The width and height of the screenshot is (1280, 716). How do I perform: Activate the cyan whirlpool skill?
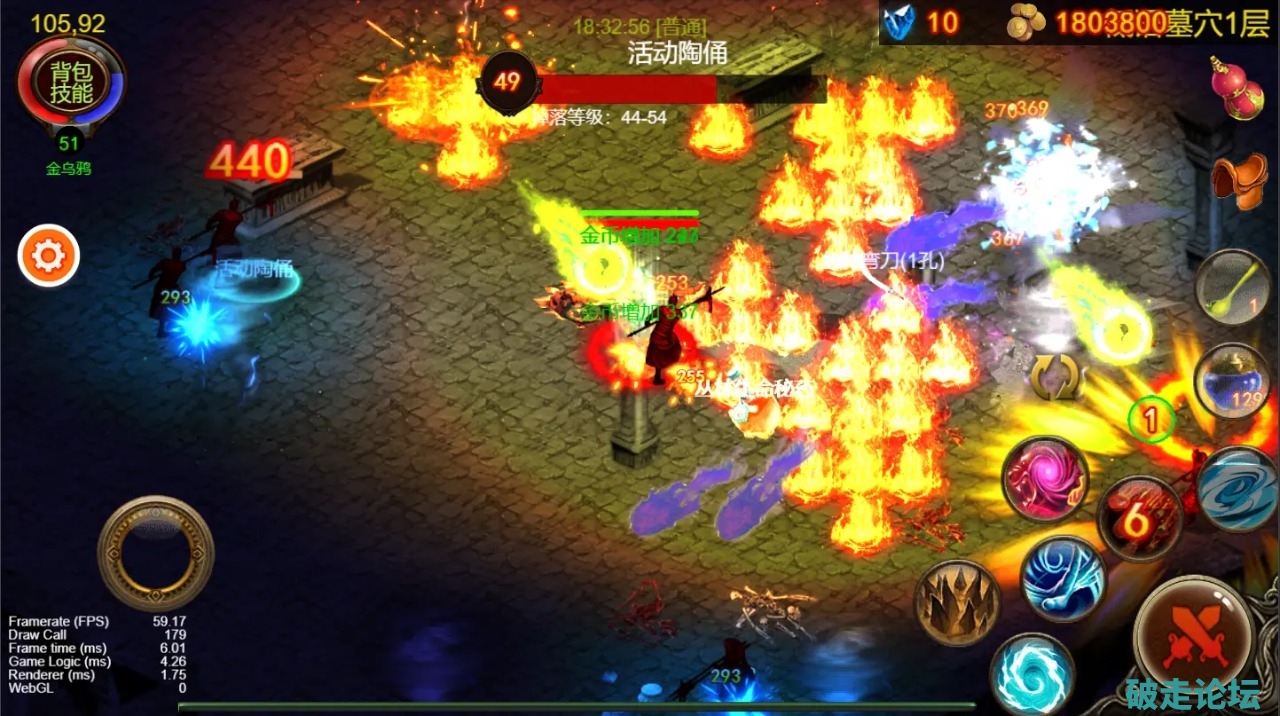(1032, 674)
